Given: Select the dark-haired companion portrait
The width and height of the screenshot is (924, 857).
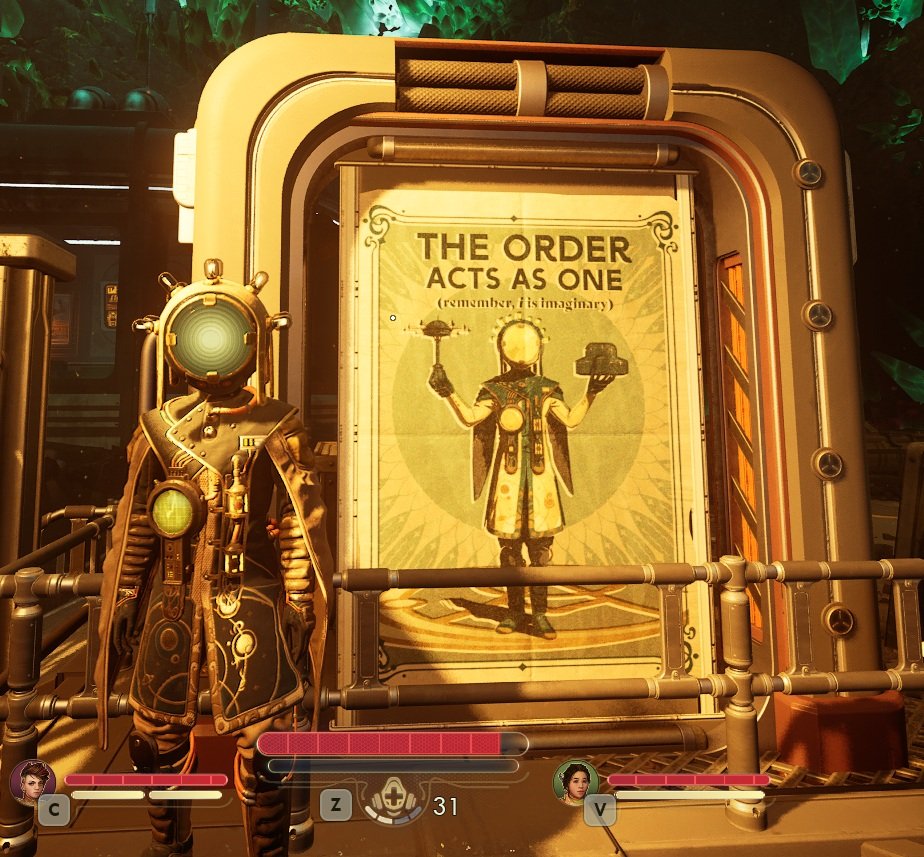Looking at the screenshot, I should 576,782.
